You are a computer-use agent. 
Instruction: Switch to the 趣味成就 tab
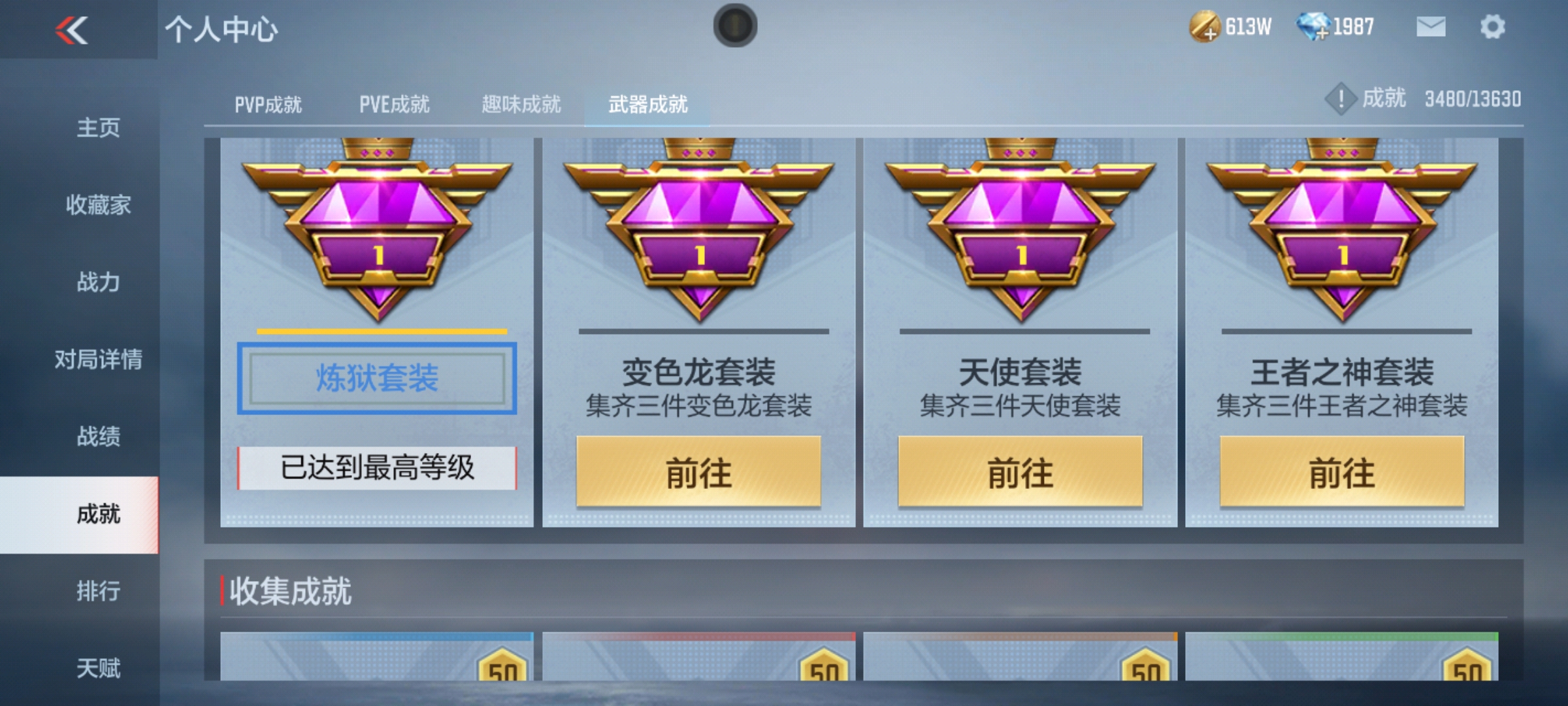coord(521,103)
